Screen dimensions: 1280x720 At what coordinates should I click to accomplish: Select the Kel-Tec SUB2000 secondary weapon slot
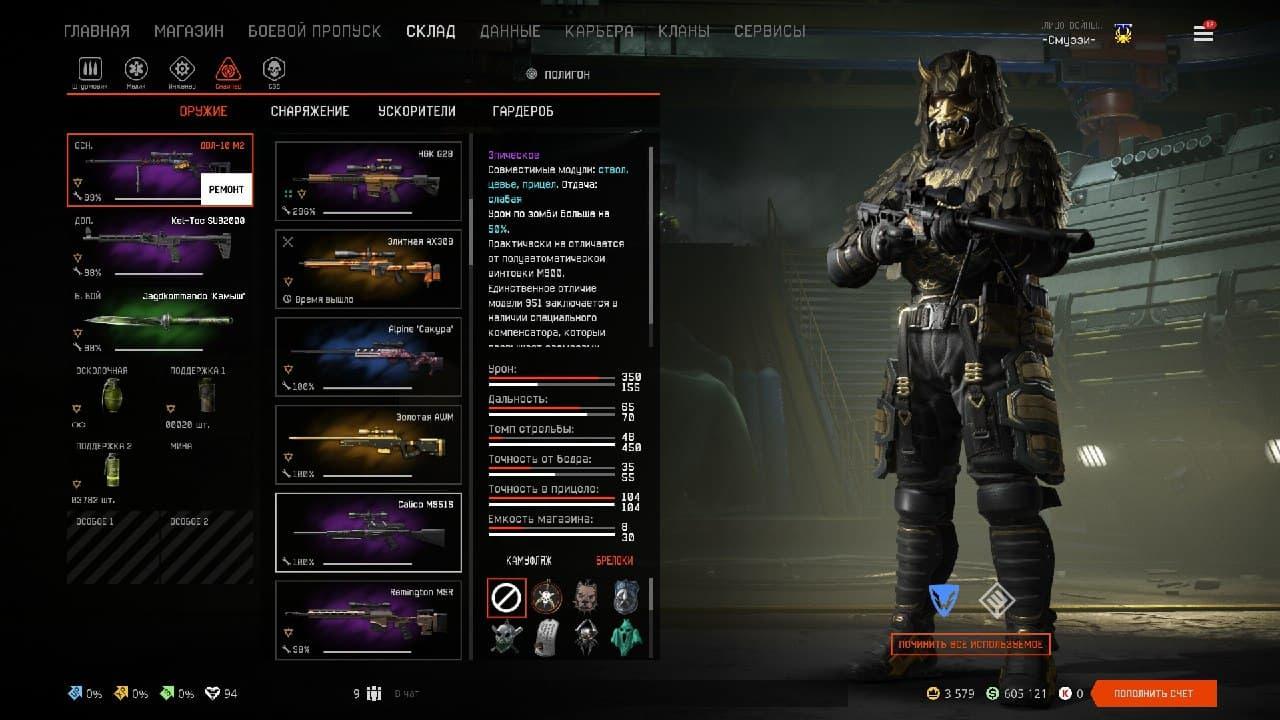tap(160, 245)
